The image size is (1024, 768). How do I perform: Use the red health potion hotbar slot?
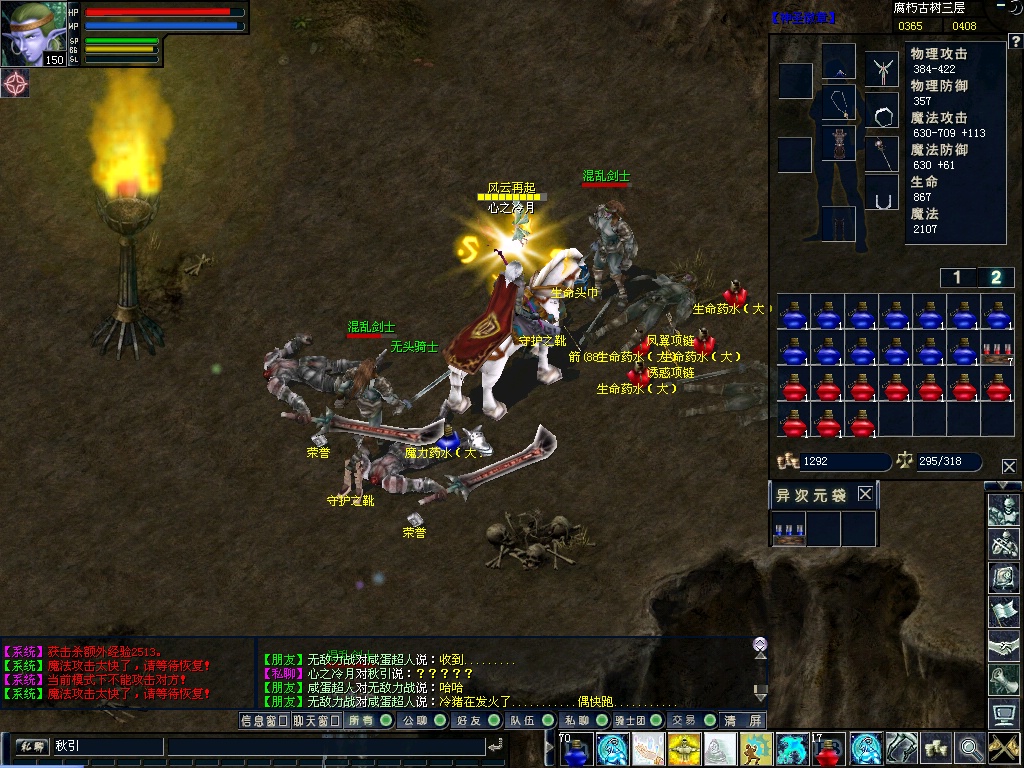(x=829, y=748)
